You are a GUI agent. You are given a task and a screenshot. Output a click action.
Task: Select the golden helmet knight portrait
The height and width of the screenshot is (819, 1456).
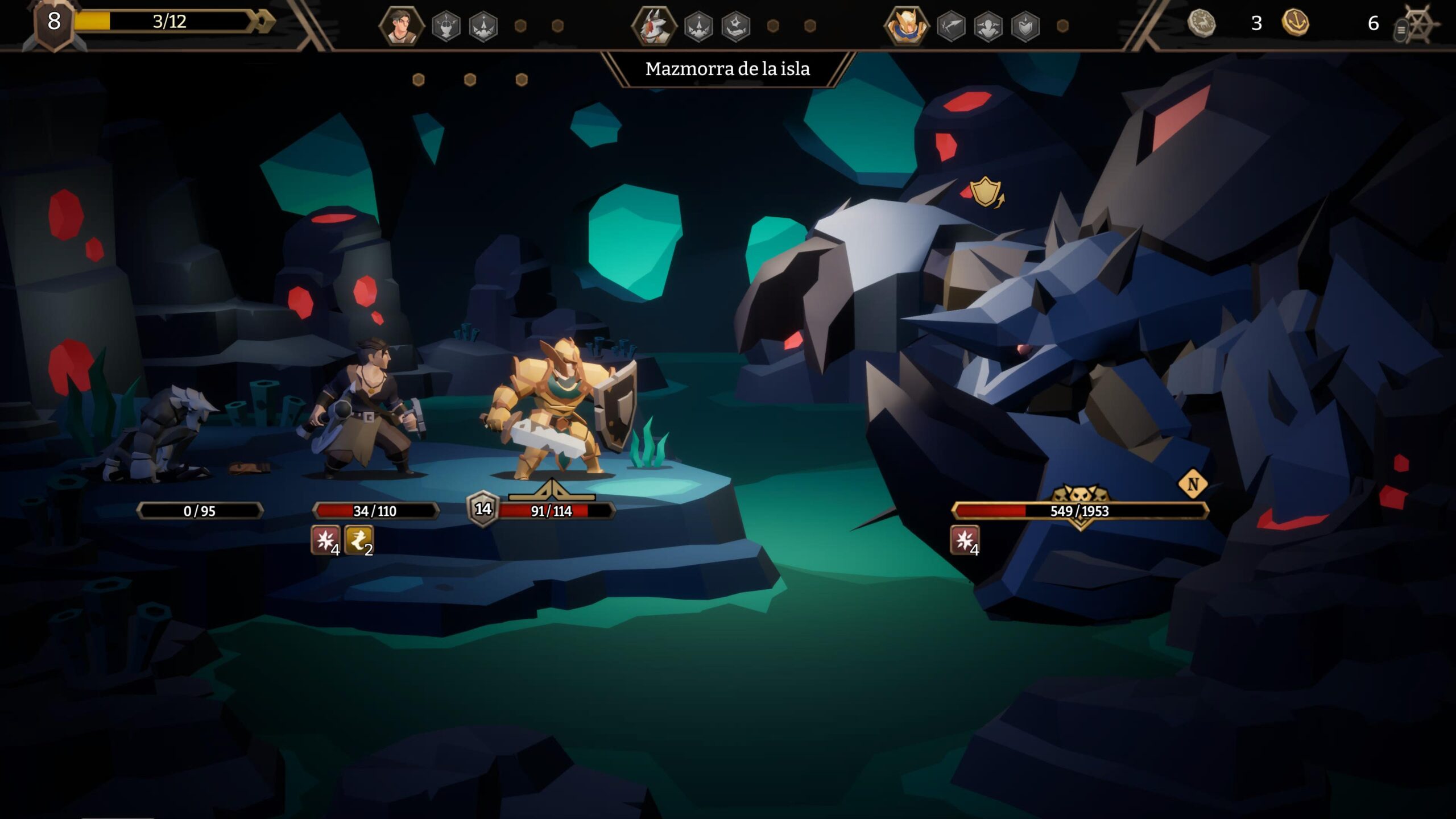pos(906,26)
